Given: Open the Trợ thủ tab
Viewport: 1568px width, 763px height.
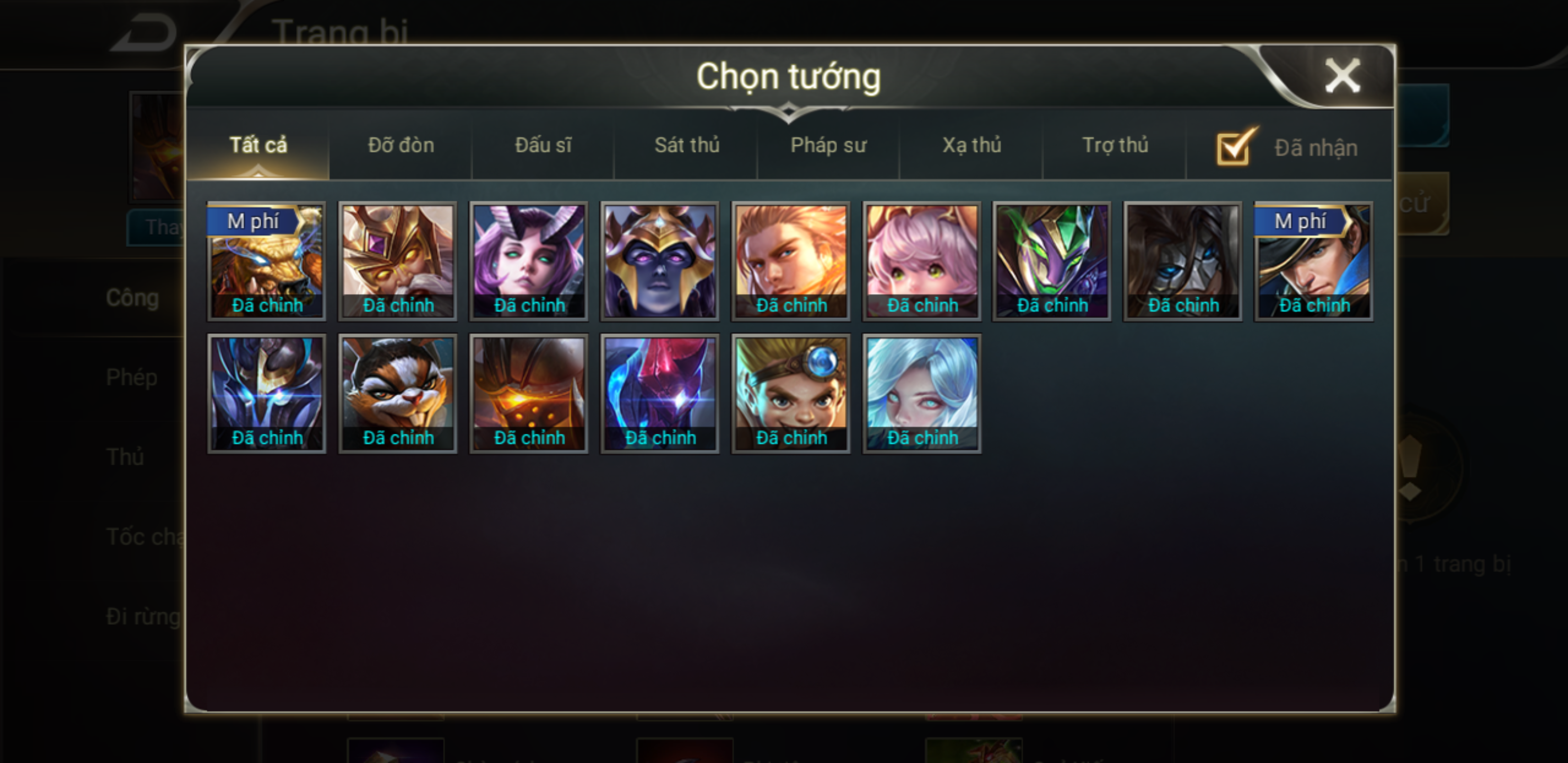Looking at the screenshot, I should pyautogui.click(x=1115, y=145).
